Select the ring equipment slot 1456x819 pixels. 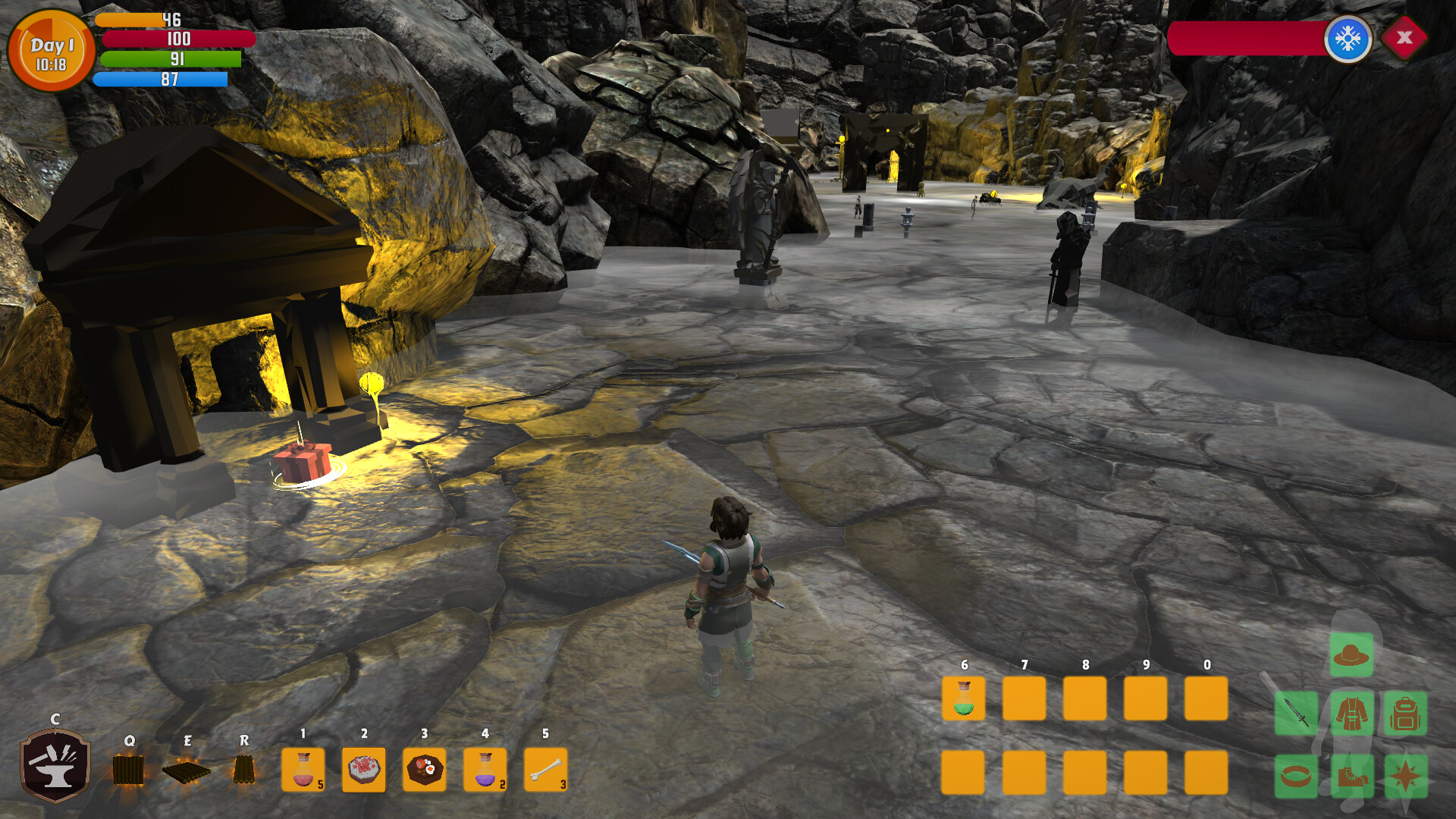[1296, 776]
